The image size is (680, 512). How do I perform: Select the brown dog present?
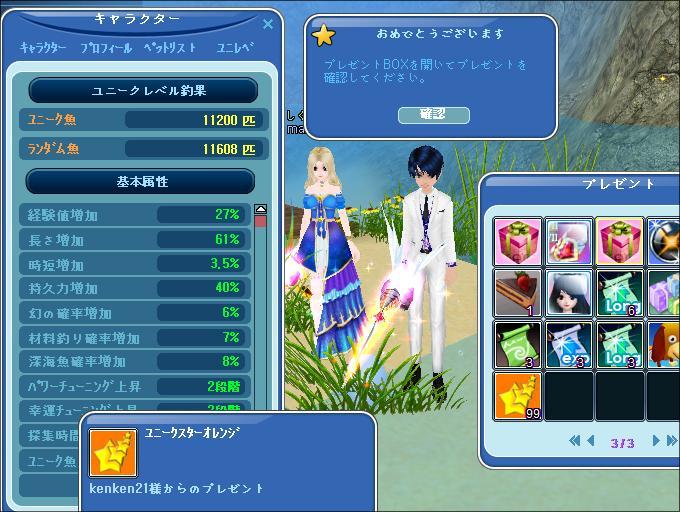click(x=664, y=345)
